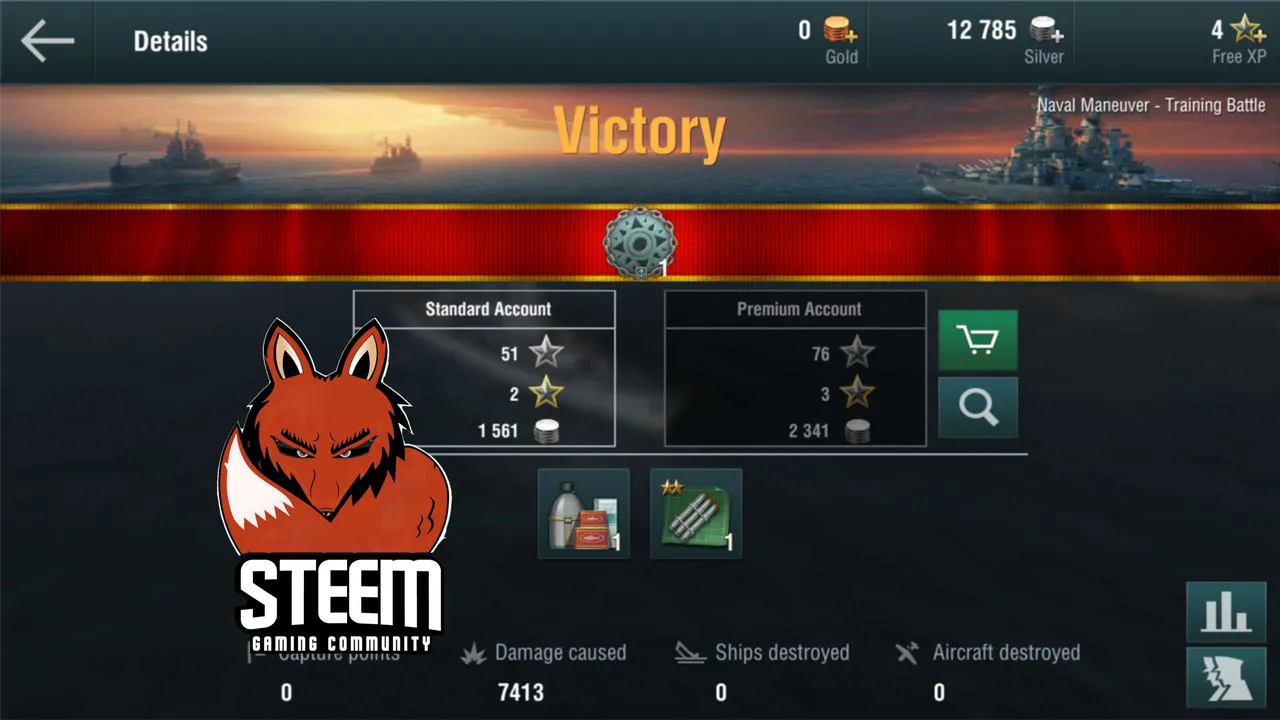This screenshot has height=720, width=1280.
Task: Open the Free XP conversion
Action: click(1245, 30)
